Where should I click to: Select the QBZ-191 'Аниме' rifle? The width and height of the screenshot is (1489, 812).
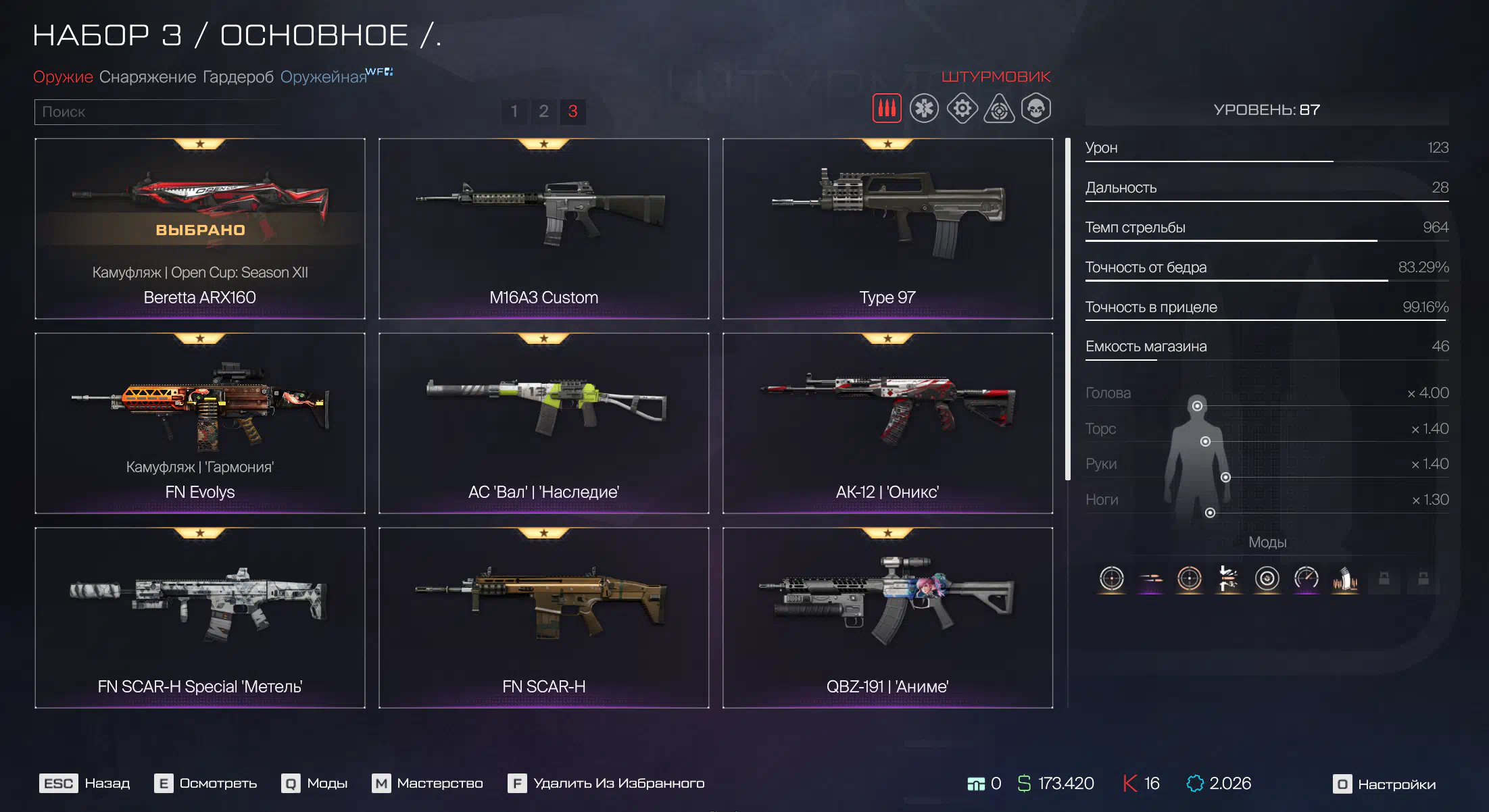click(887, 617)
